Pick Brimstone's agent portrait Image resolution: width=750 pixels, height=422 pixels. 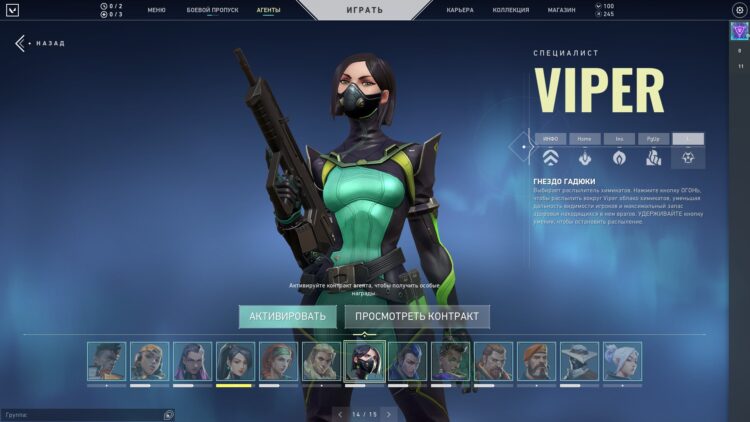(x=536, y=361)
